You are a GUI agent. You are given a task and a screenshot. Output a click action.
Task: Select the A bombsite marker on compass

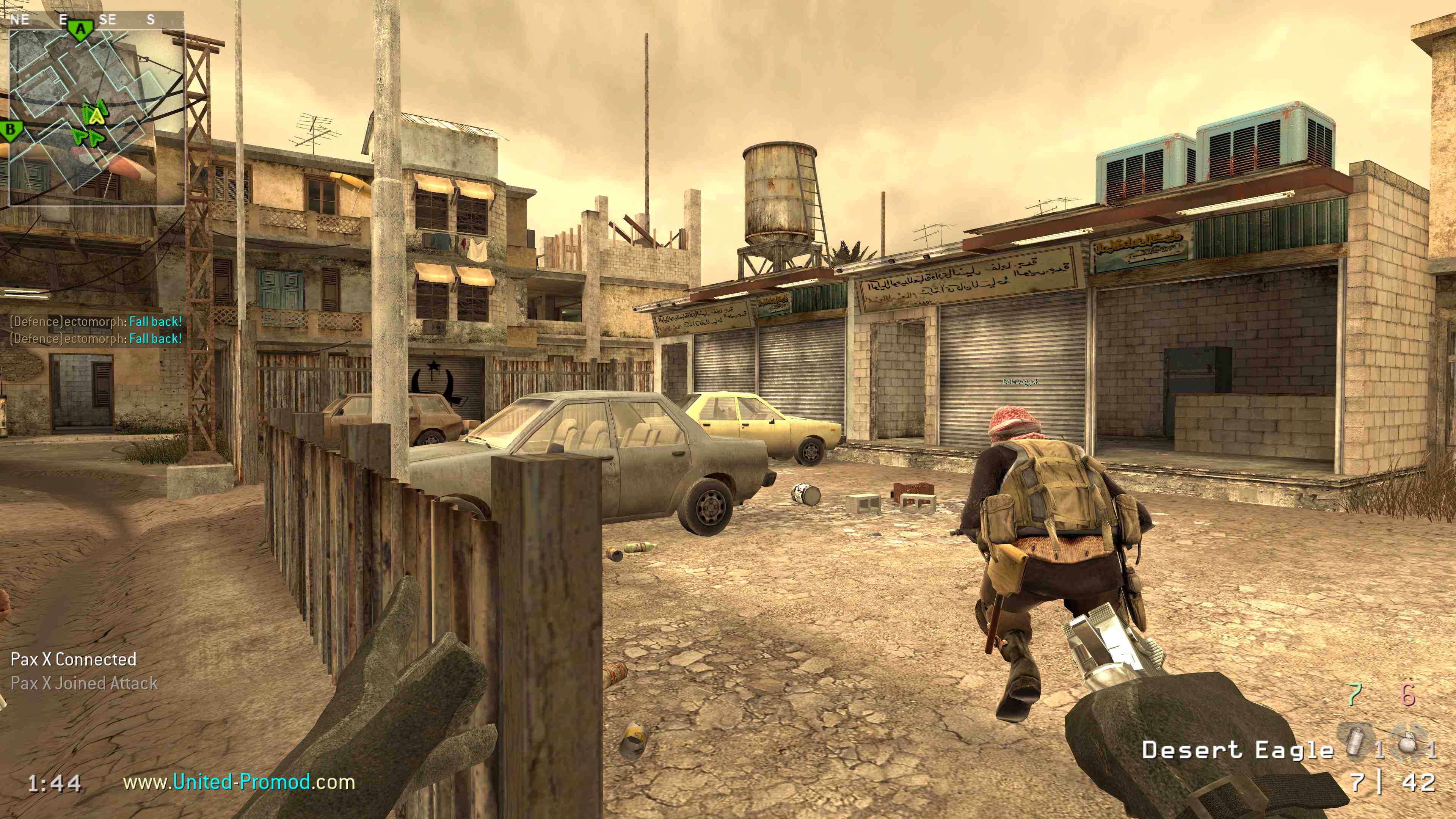[82, 28]
